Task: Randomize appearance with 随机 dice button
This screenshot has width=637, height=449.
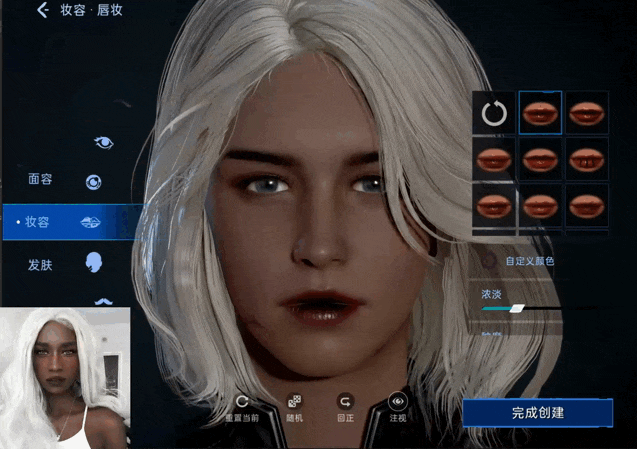Action: pos(294,406)
